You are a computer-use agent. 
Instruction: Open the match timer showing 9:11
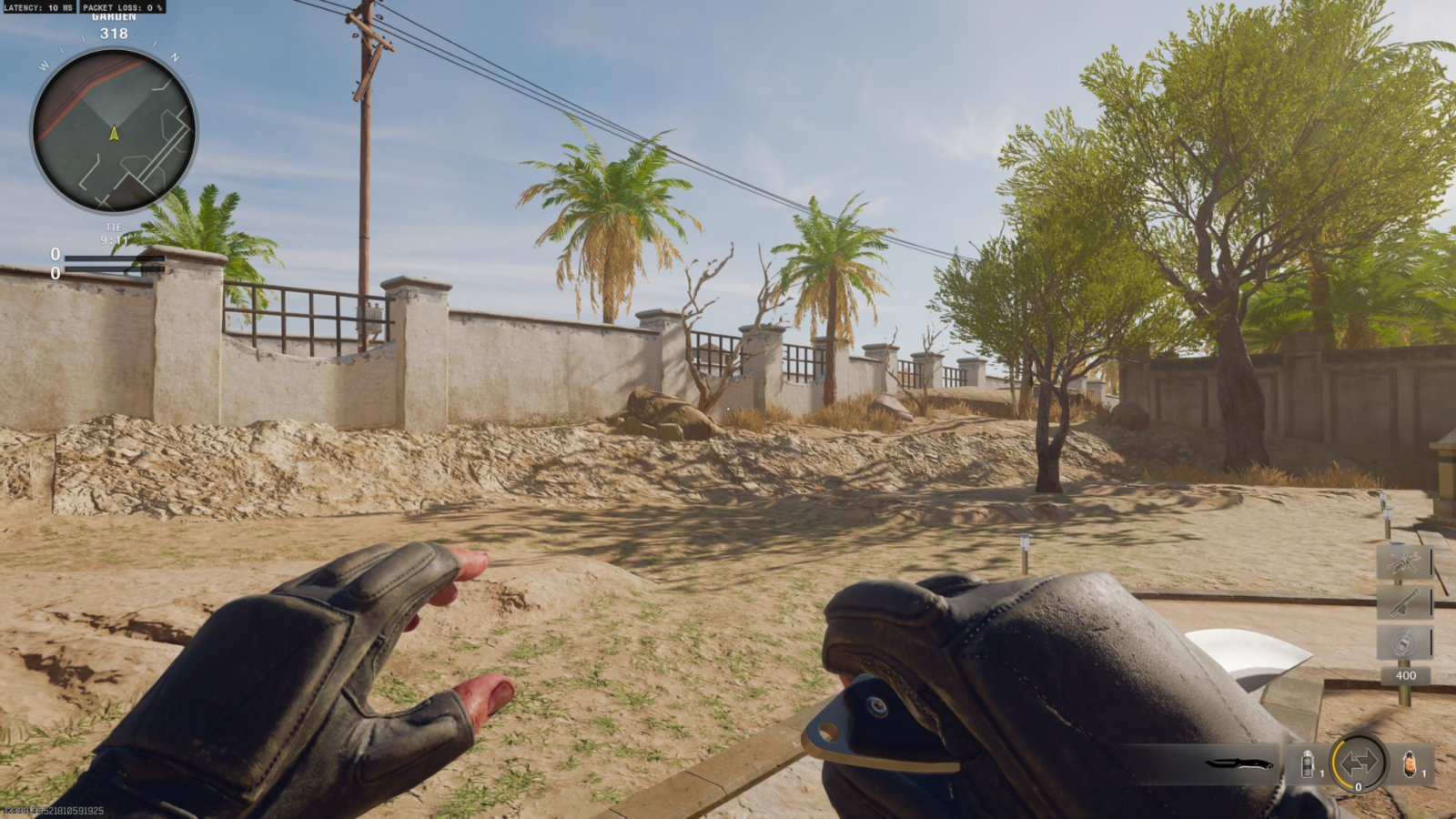point(115,238)
